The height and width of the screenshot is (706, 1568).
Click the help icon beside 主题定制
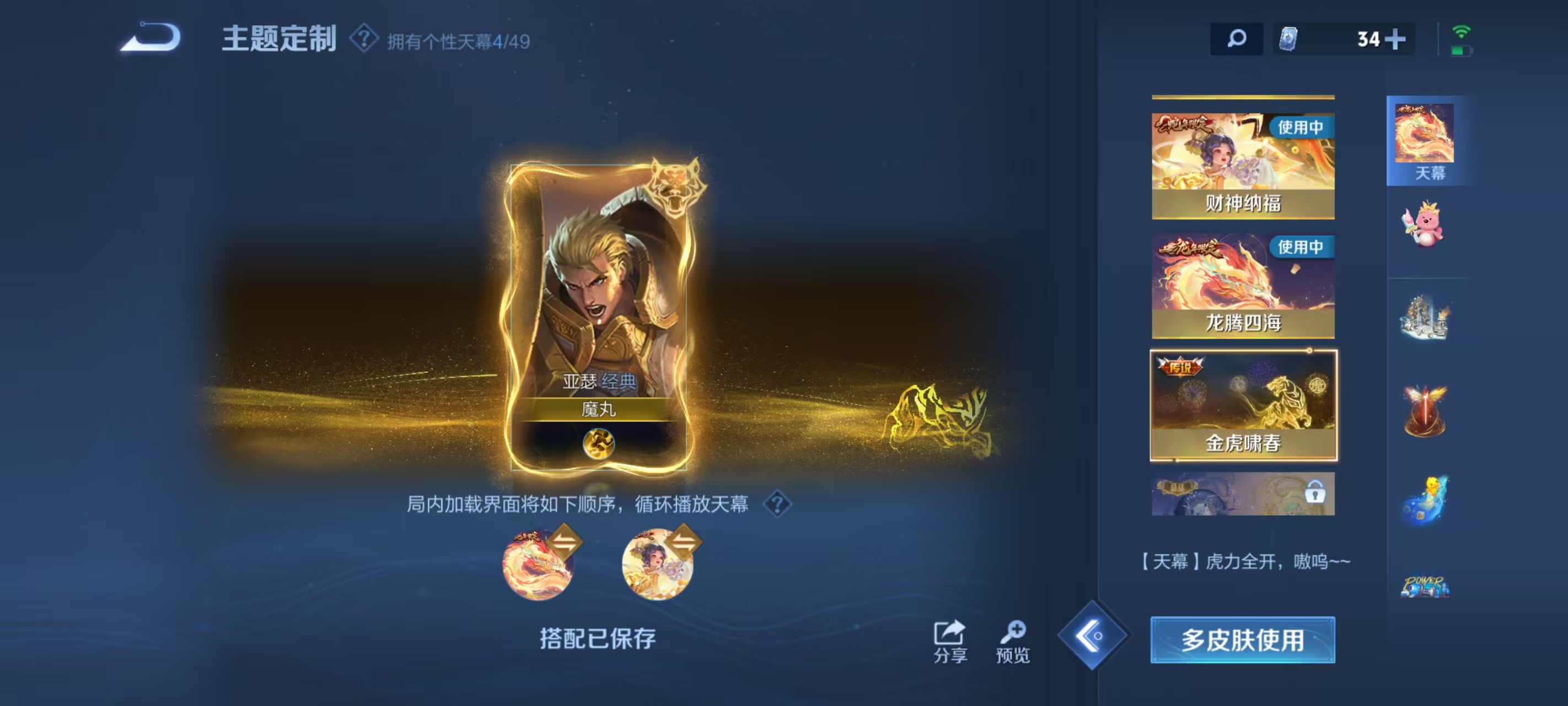pos(363,39)
